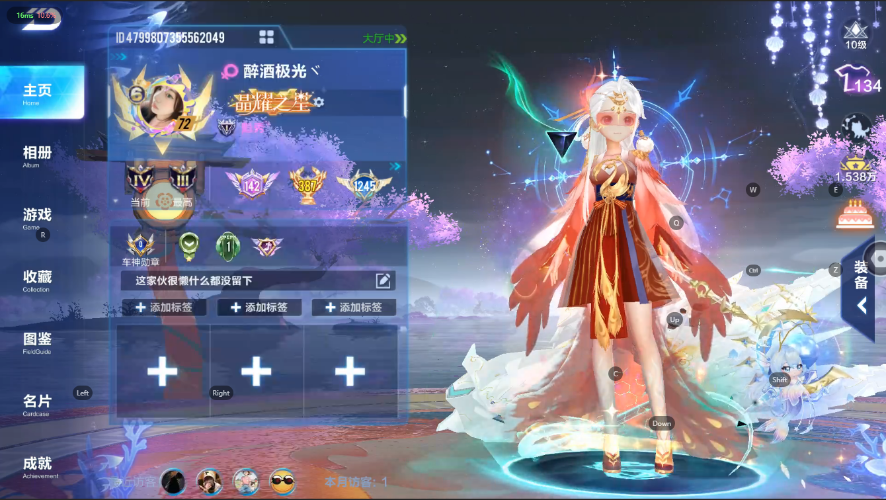Image resolution: width=886 pixels, height=500 pixels.
Task: Edit the profile signature text
Action: 383,281
